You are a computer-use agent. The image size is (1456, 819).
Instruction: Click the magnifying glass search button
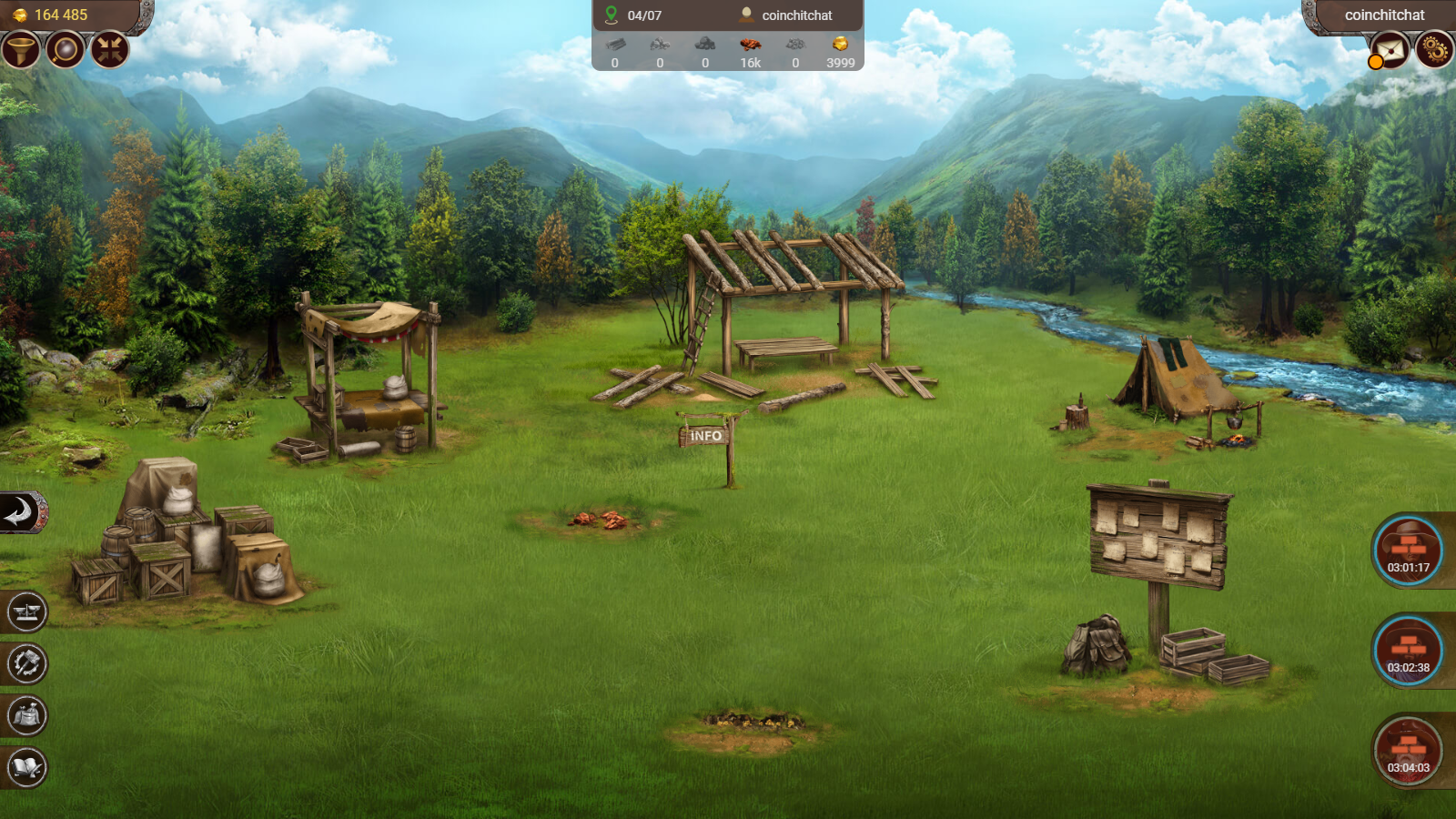tap(65, 50)
